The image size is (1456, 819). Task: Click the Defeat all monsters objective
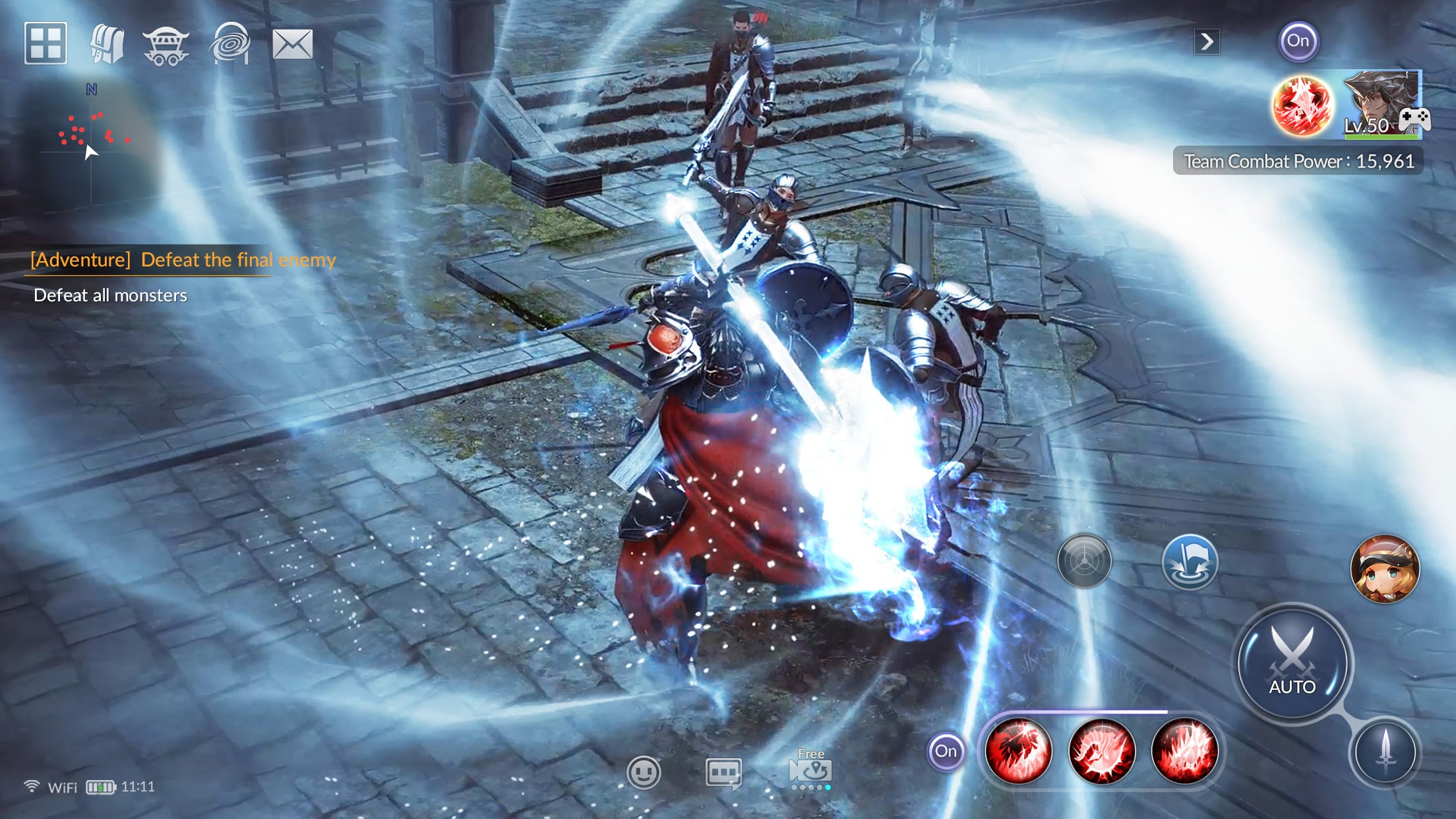coord(109,295)
